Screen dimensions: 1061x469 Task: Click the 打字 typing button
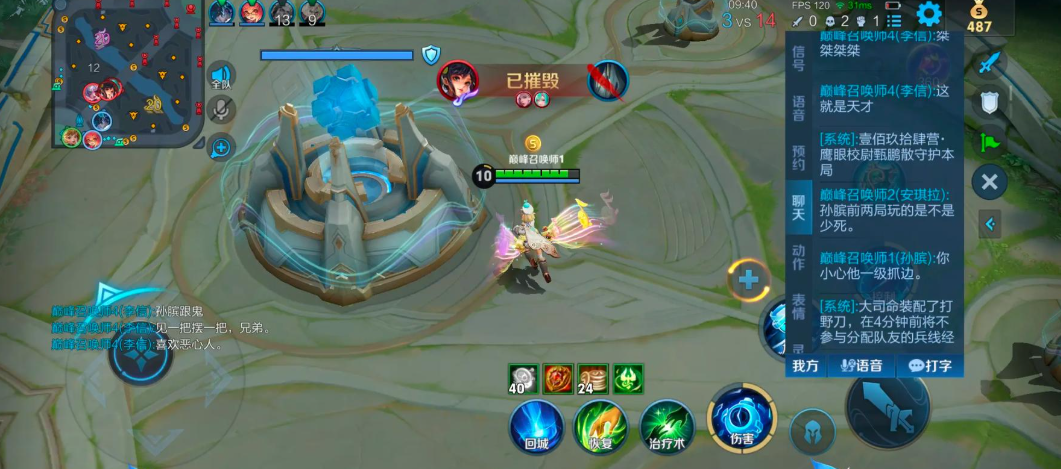(930, 366)
